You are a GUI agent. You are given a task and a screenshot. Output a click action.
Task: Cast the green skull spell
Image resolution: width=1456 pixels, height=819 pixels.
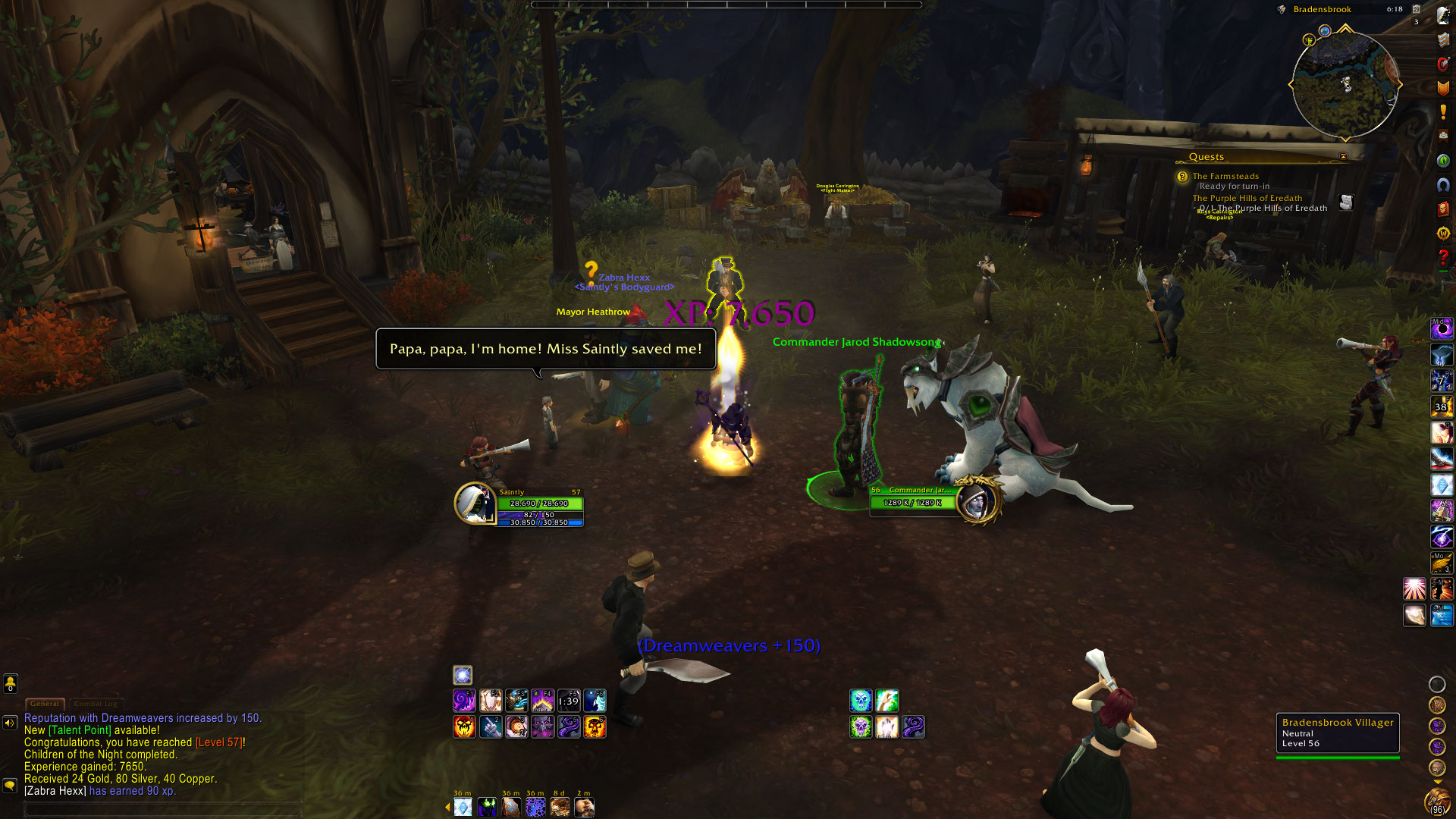861,726
